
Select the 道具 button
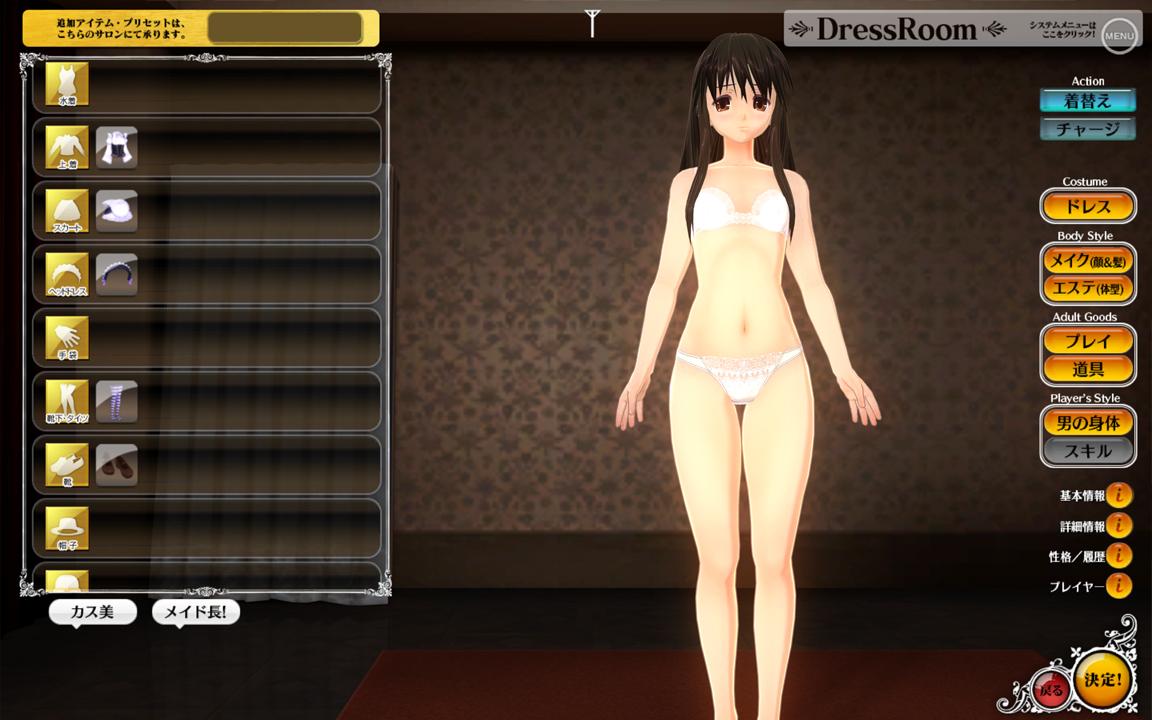[x=1088, y=369]
